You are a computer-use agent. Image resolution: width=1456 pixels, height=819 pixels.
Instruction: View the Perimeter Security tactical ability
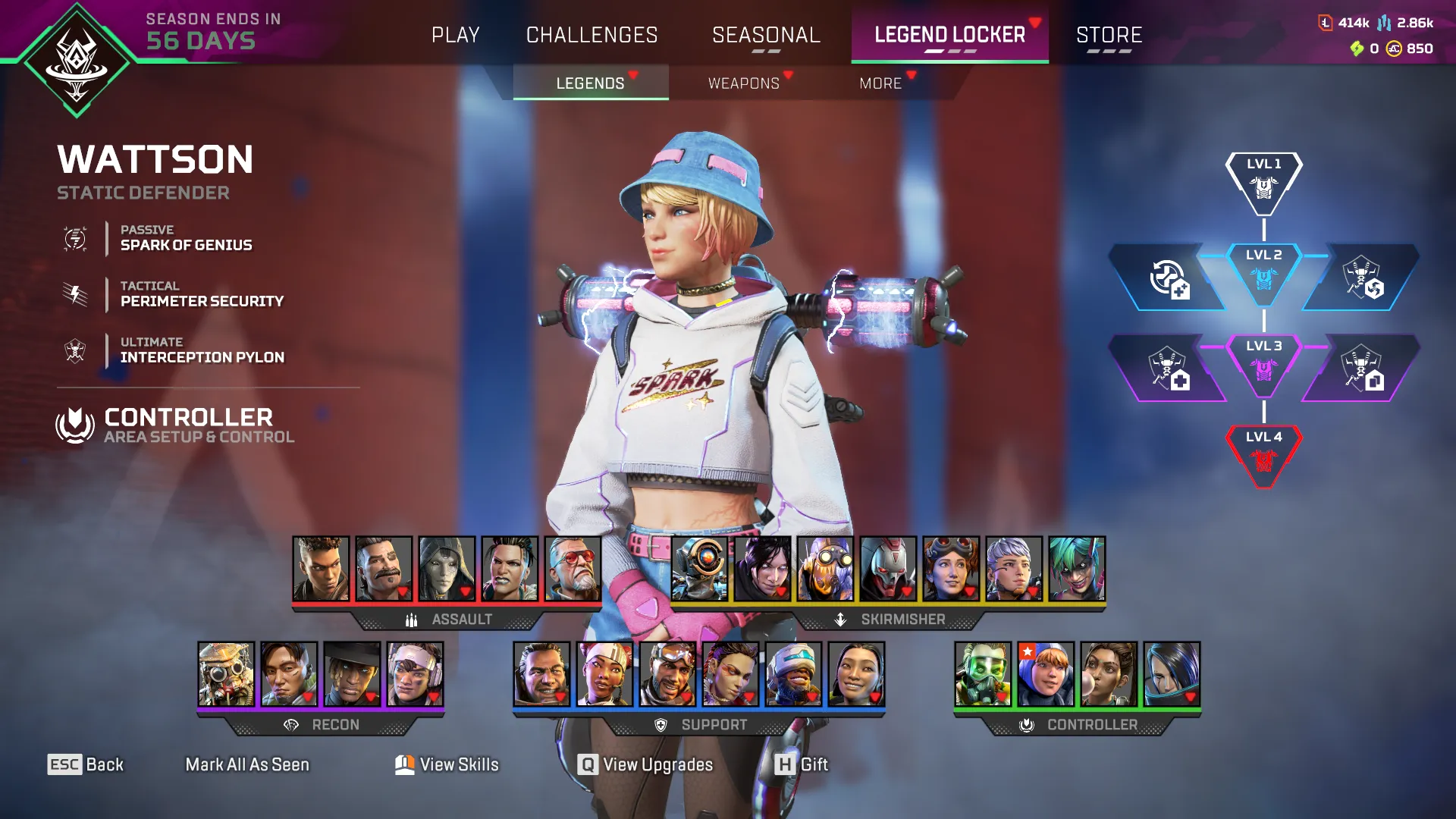coord(201,294)
